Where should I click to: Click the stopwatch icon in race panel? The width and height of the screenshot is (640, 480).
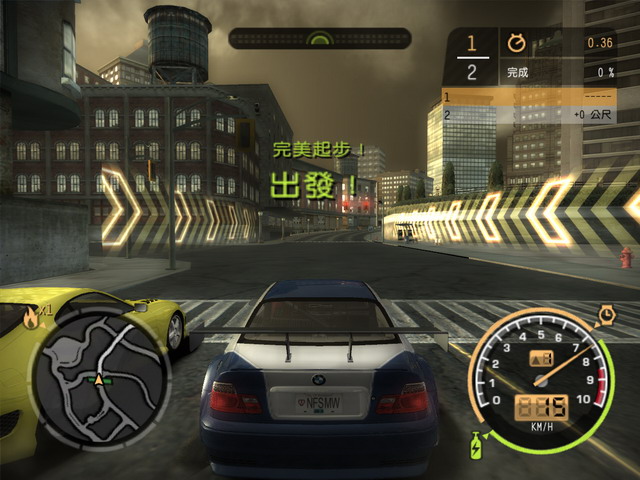click(x=517, y=43)
